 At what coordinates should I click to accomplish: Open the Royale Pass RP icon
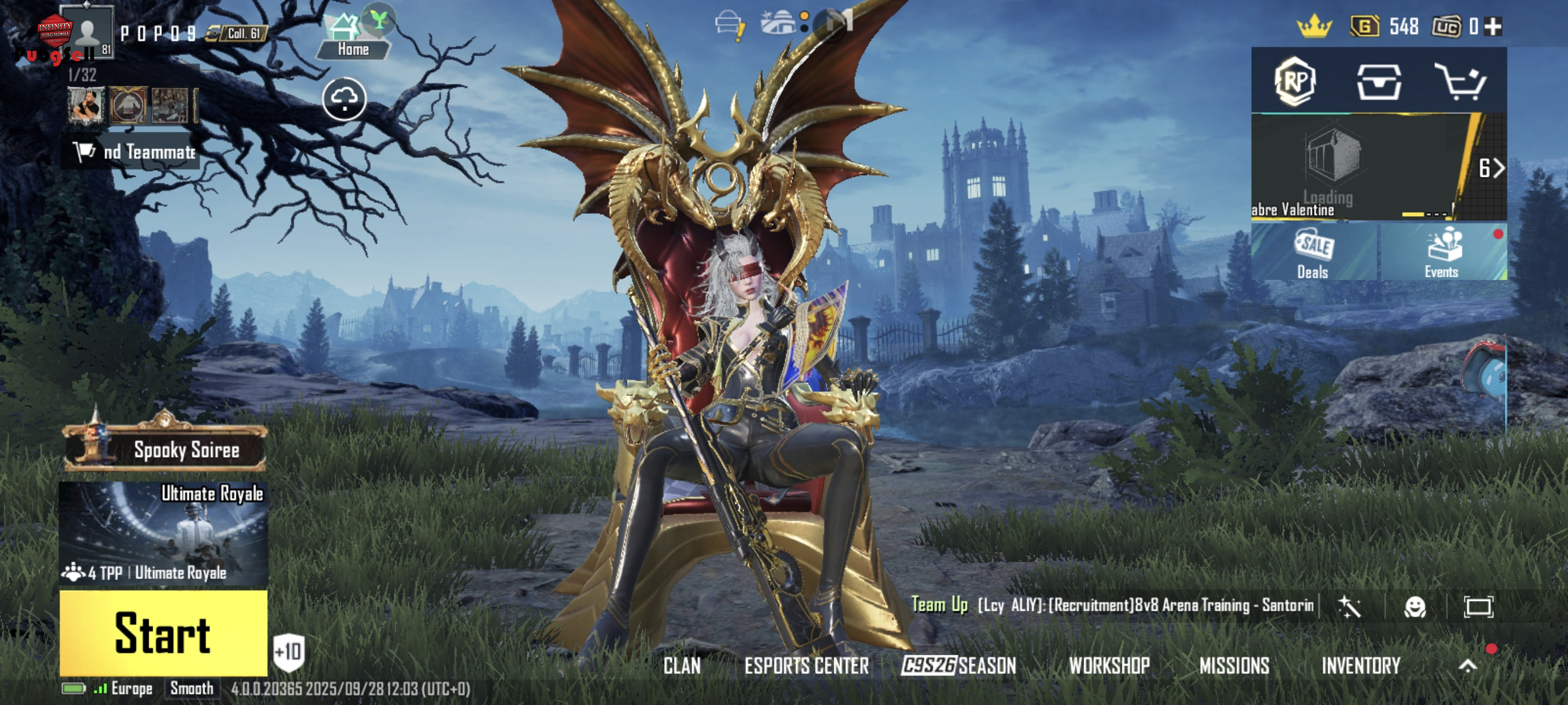1295,81
